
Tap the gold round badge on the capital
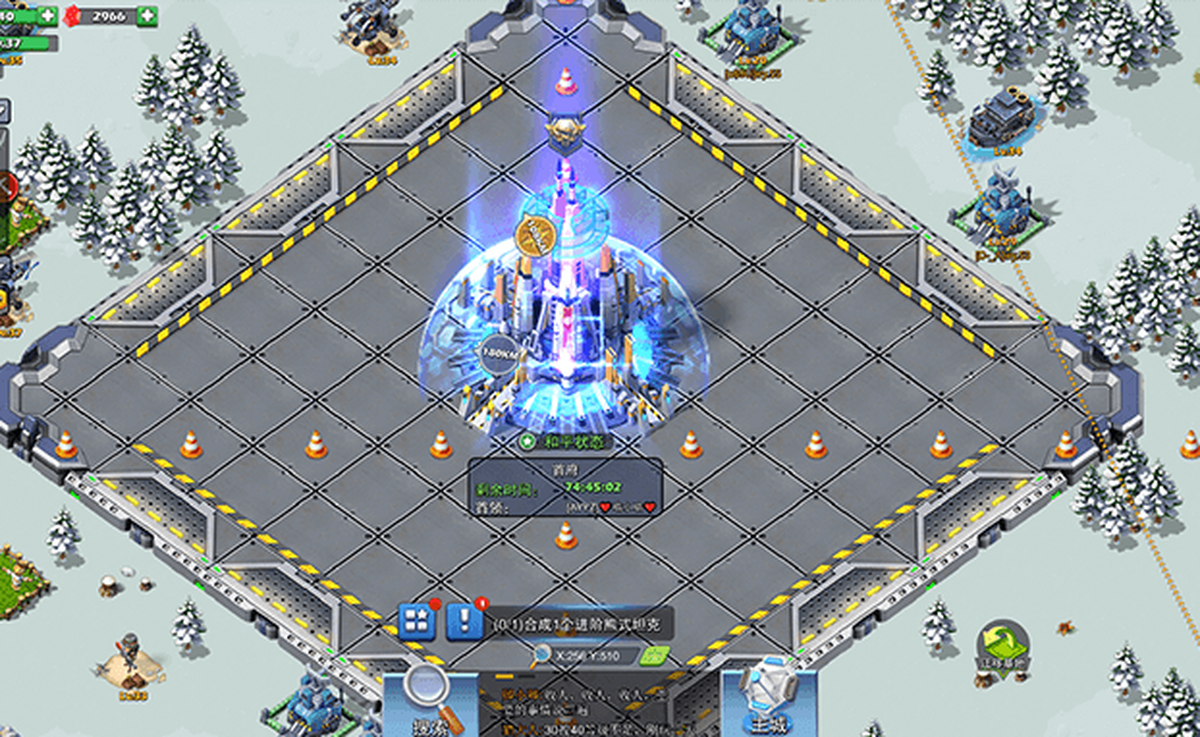[x=535, y=234]
